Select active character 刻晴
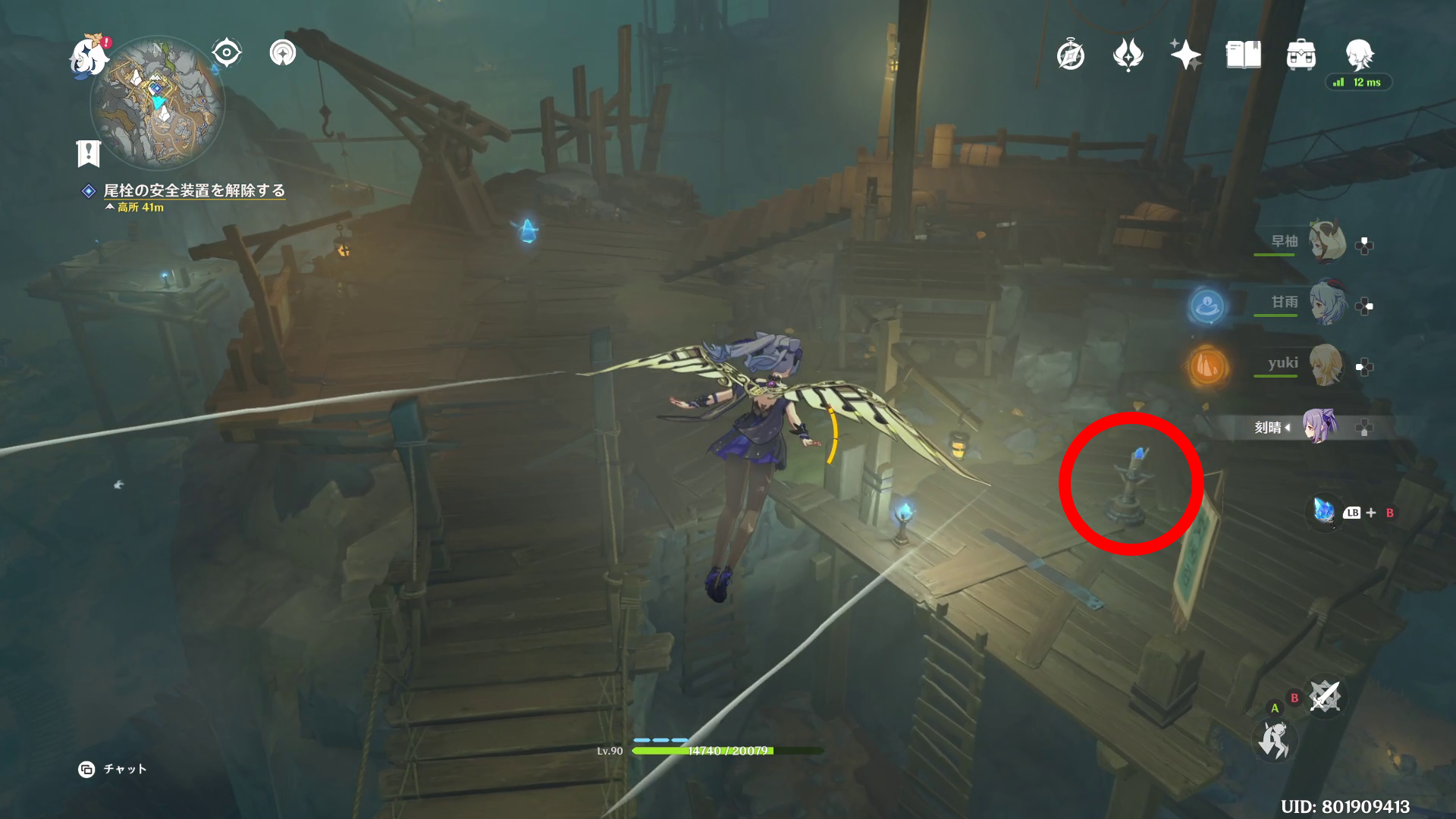This screenshot has height=819, width=1456. coord(1318,427)
